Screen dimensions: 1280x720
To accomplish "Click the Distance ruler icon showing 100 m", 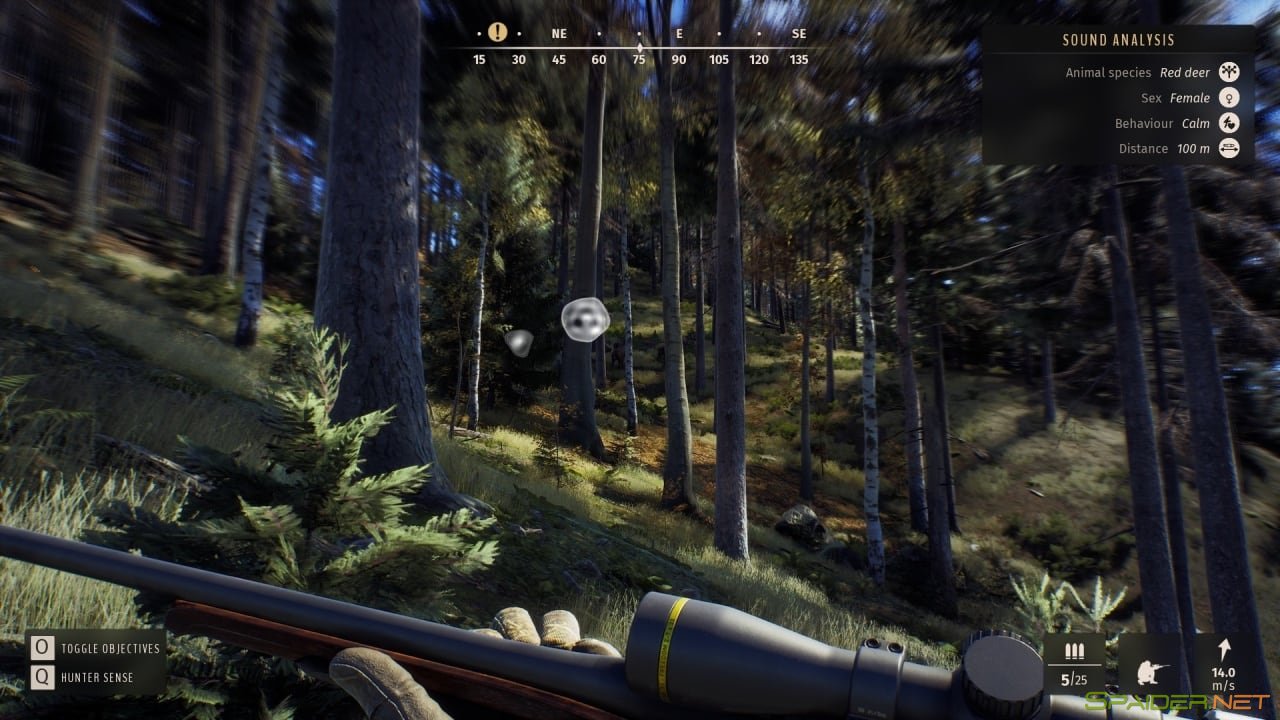I will coord(1229,148).
